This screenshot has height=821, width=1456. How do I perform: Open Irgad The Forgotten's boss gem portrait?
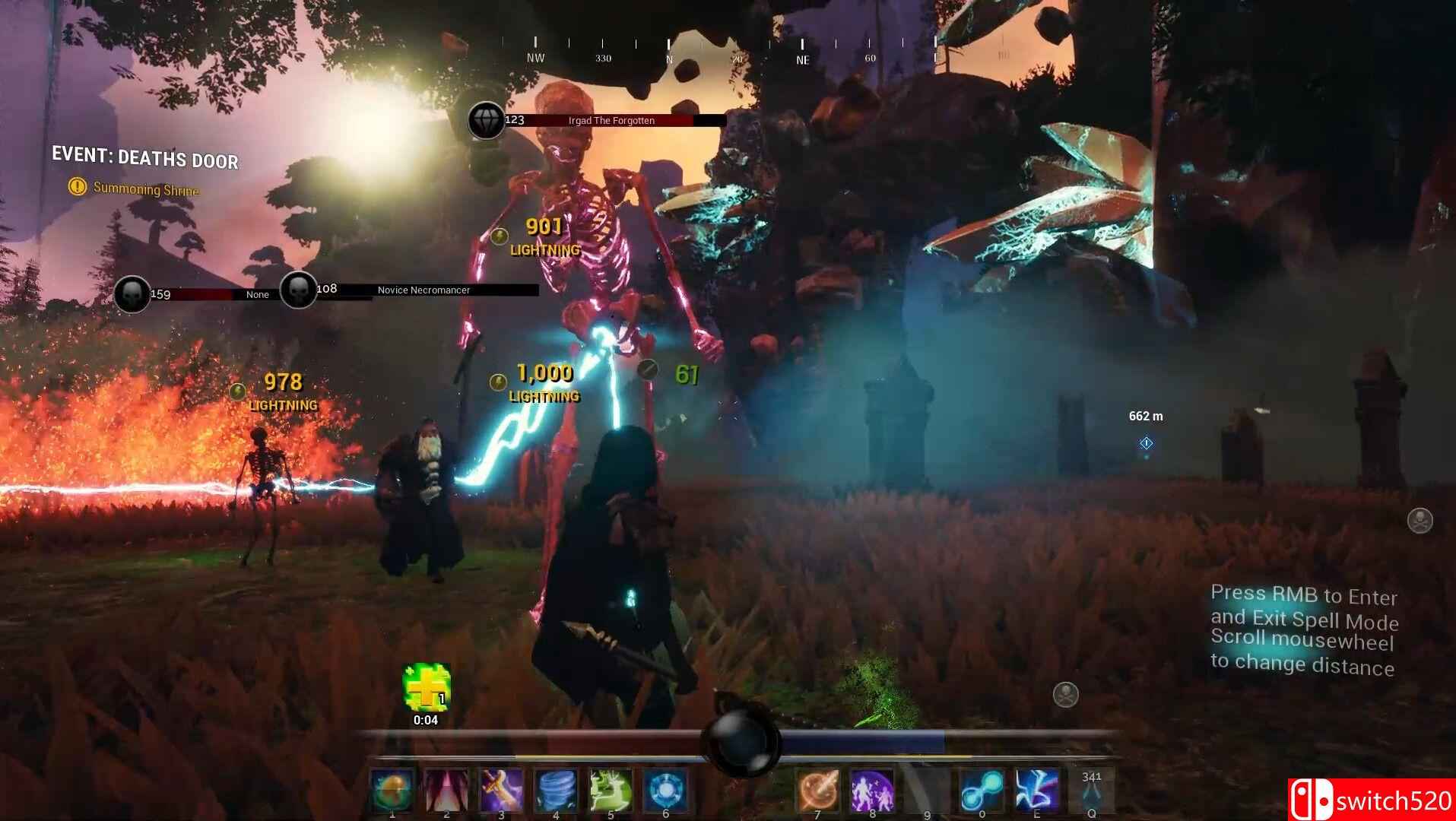tap(487, 122)
